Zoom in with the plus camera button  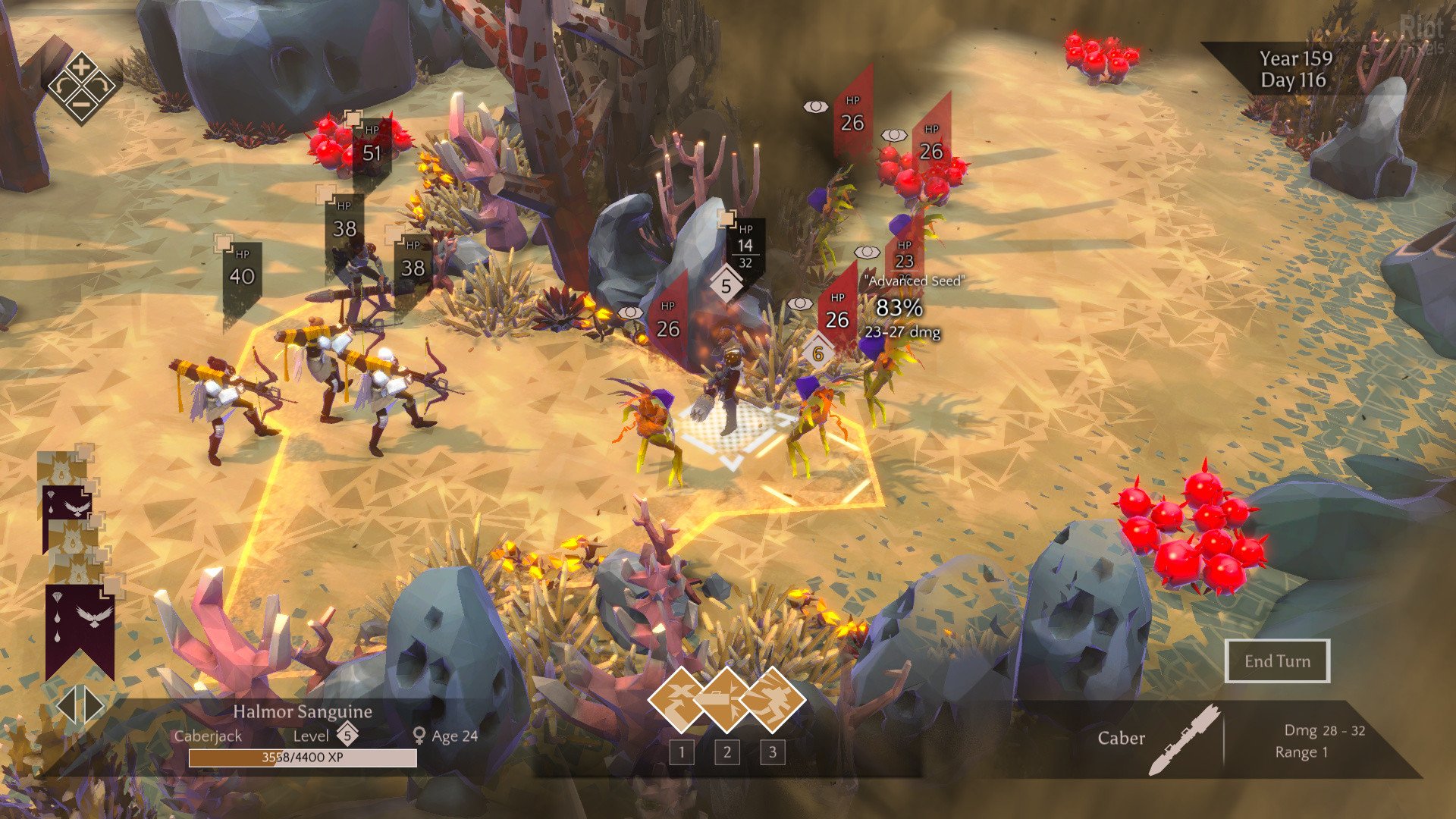point(81,66)
